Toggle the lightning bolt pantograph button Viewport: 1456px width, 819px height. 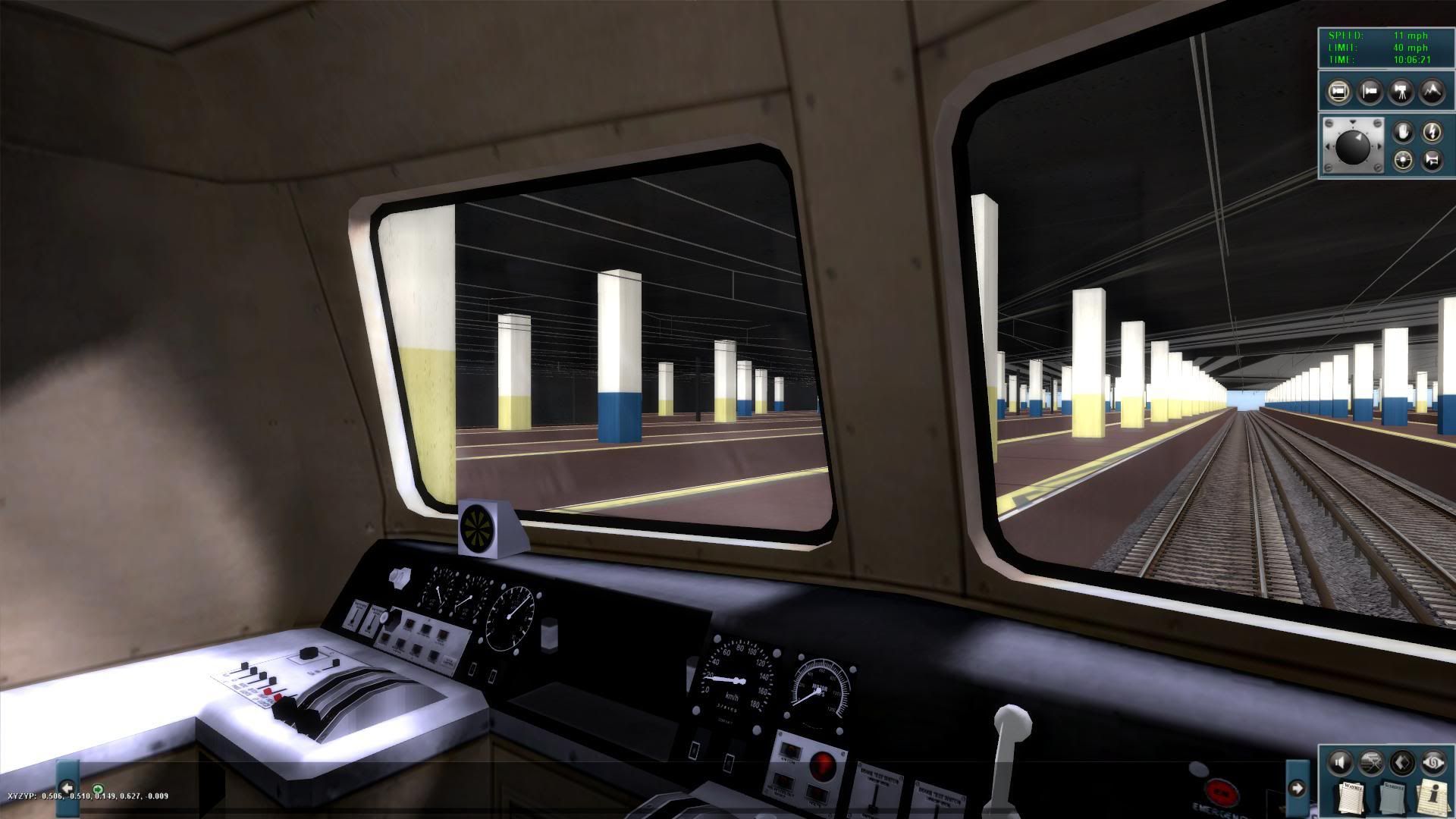click(1432, 133)
